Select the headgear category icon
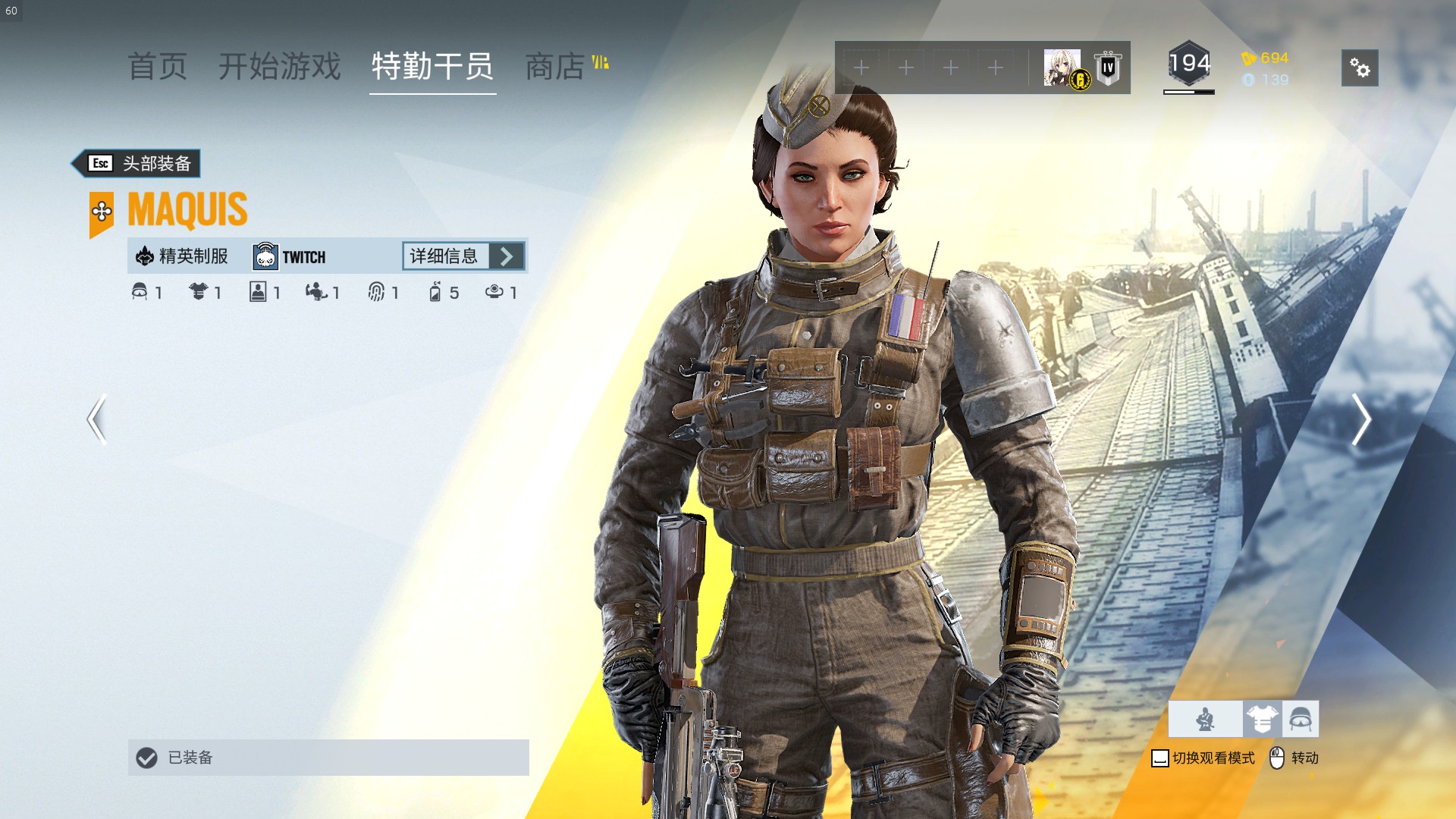 click(140, 292)
